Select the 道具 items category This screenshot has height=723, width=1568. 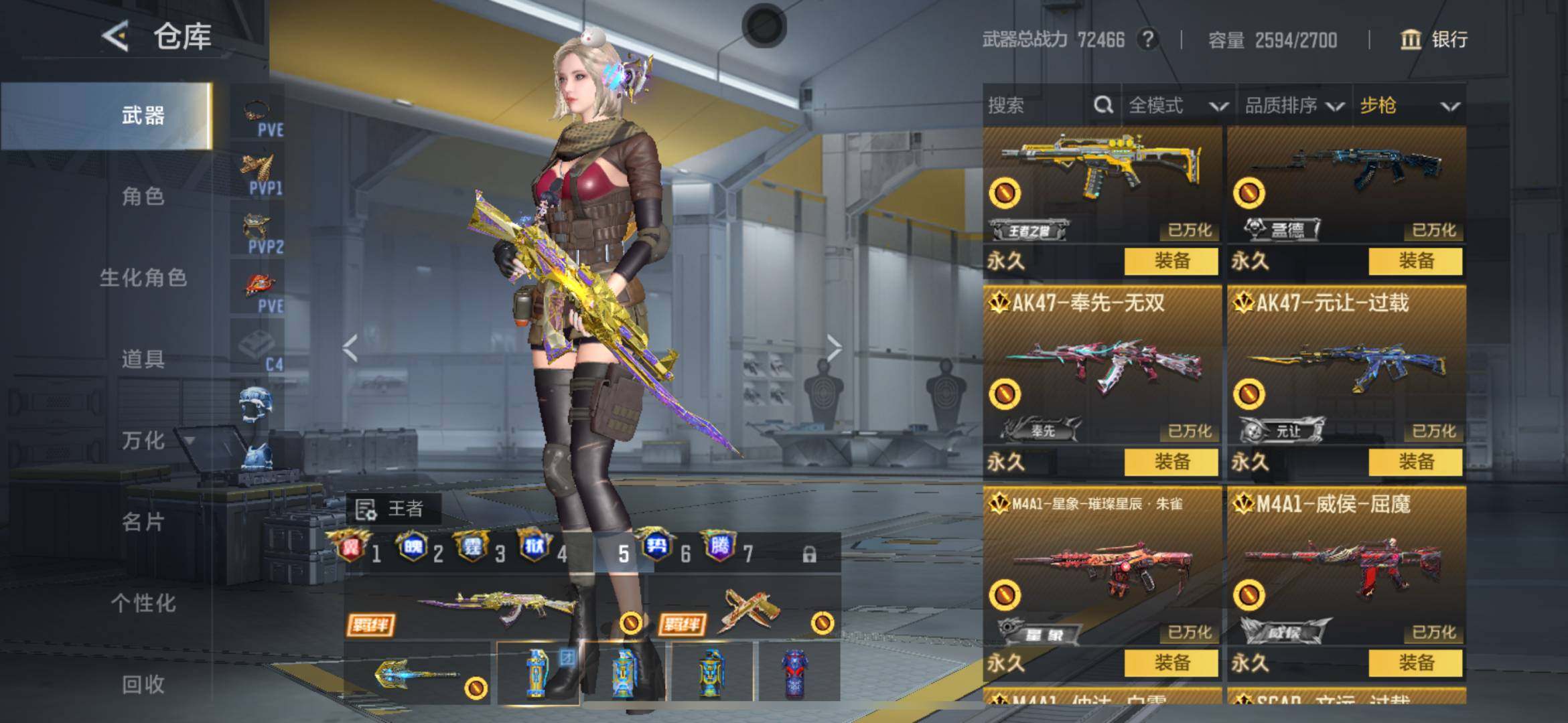click(x=143, y=359)
